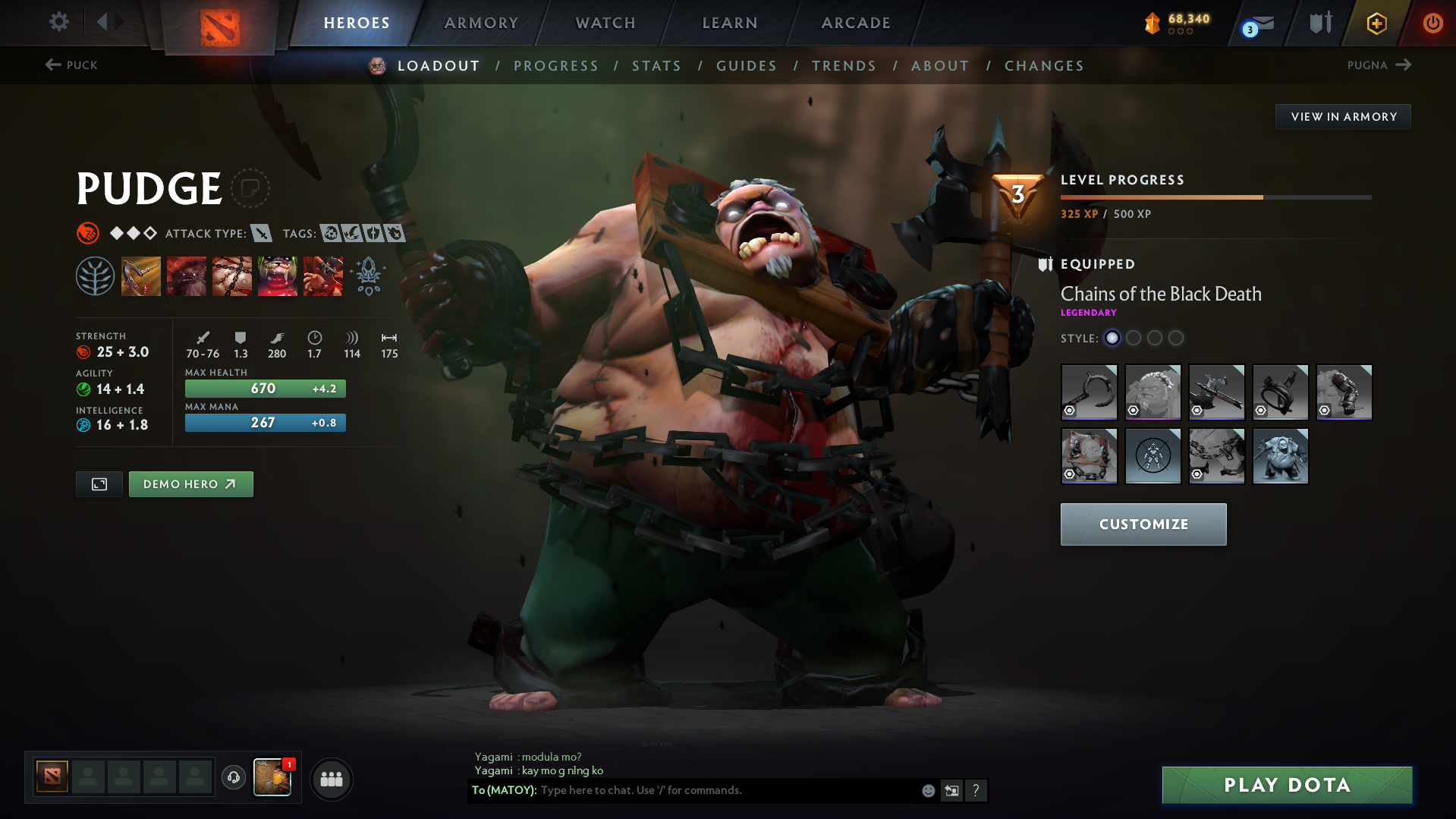
Task: Click the chat input field to type
Action: click(x=683, y=789)
